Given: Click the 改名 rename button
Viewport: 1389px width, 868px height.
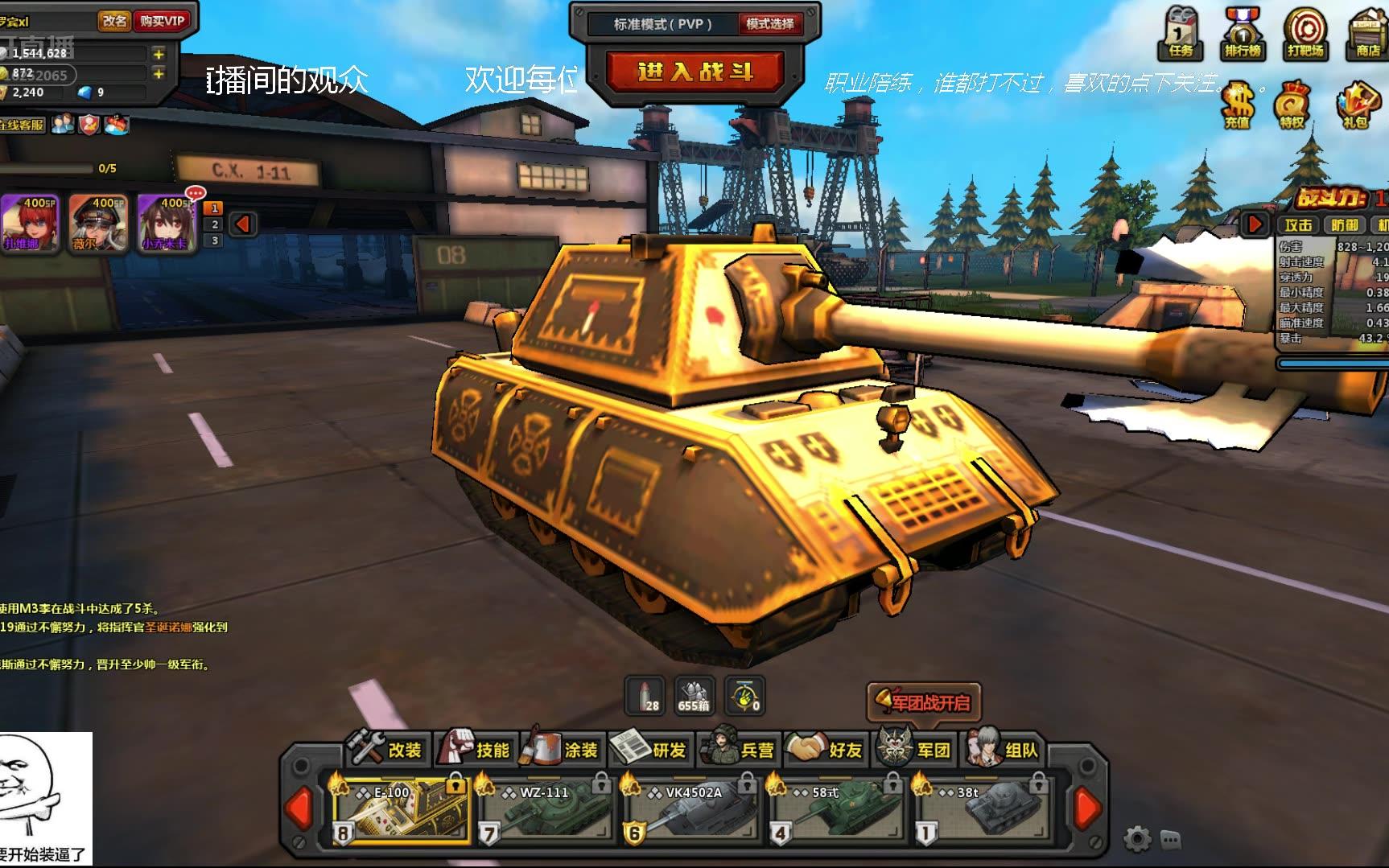Looking at the screenshot, I should coord(115,21).
